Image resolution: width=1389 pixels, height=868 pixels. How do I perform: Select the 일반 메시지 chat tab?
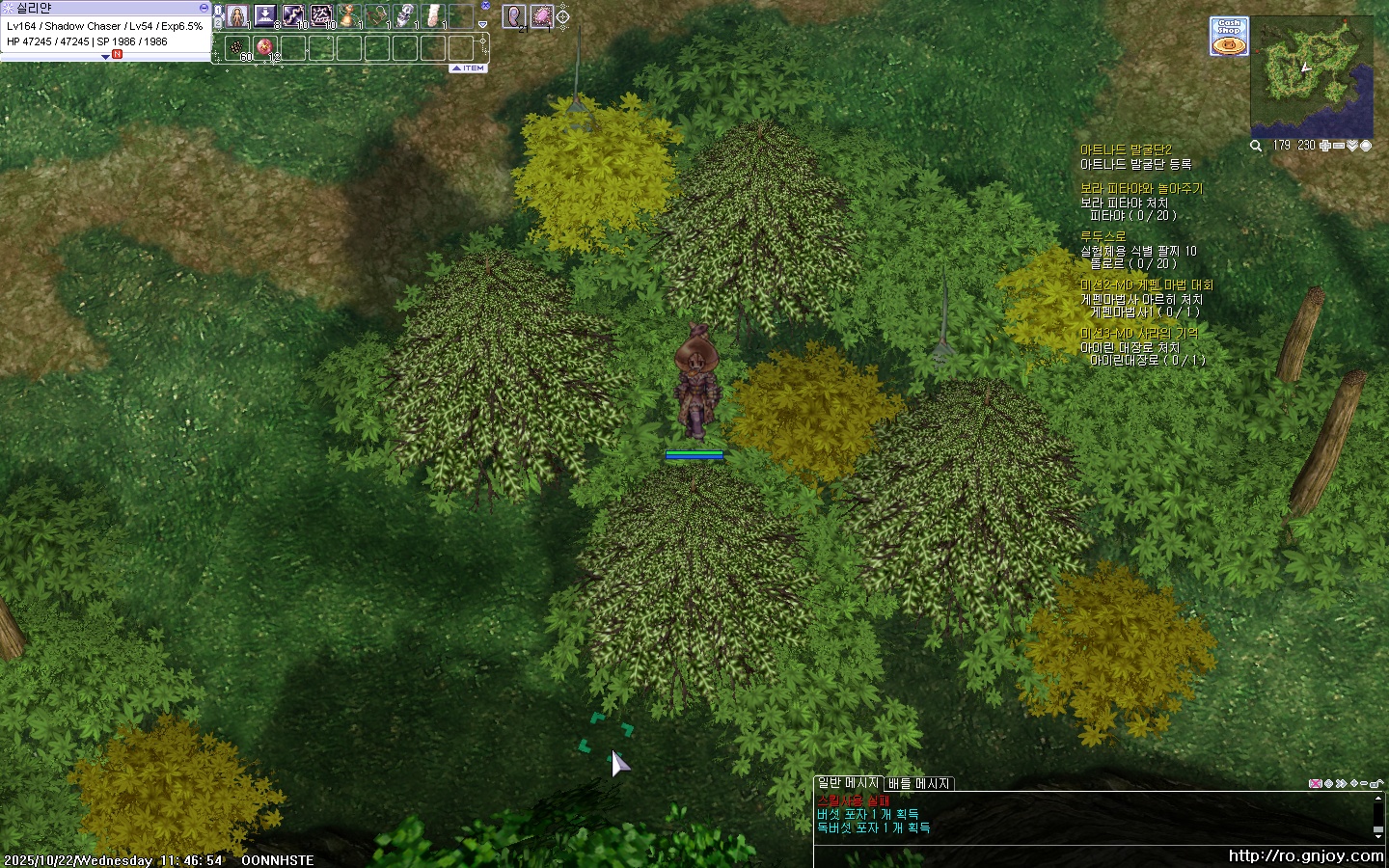(x=848, y=783)
